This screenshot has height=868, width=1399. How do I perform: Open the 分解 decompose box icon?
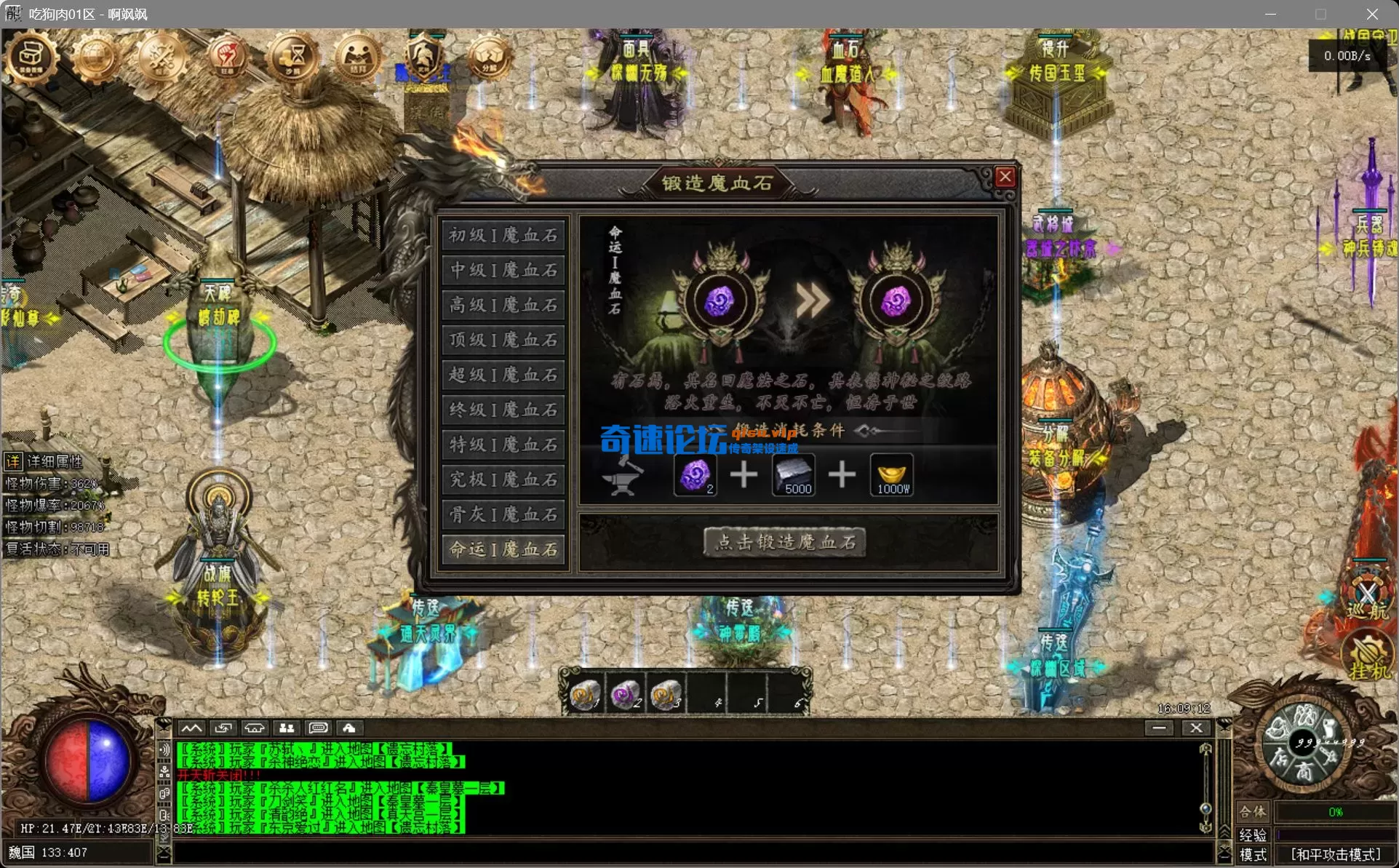coord(489,55)
